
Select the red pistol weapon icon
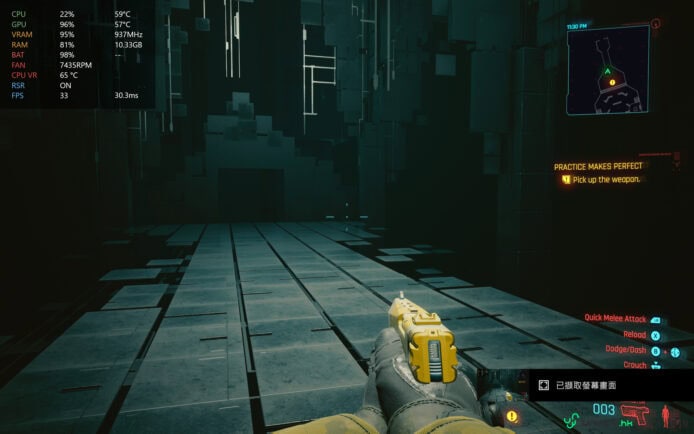click(634, 412)
